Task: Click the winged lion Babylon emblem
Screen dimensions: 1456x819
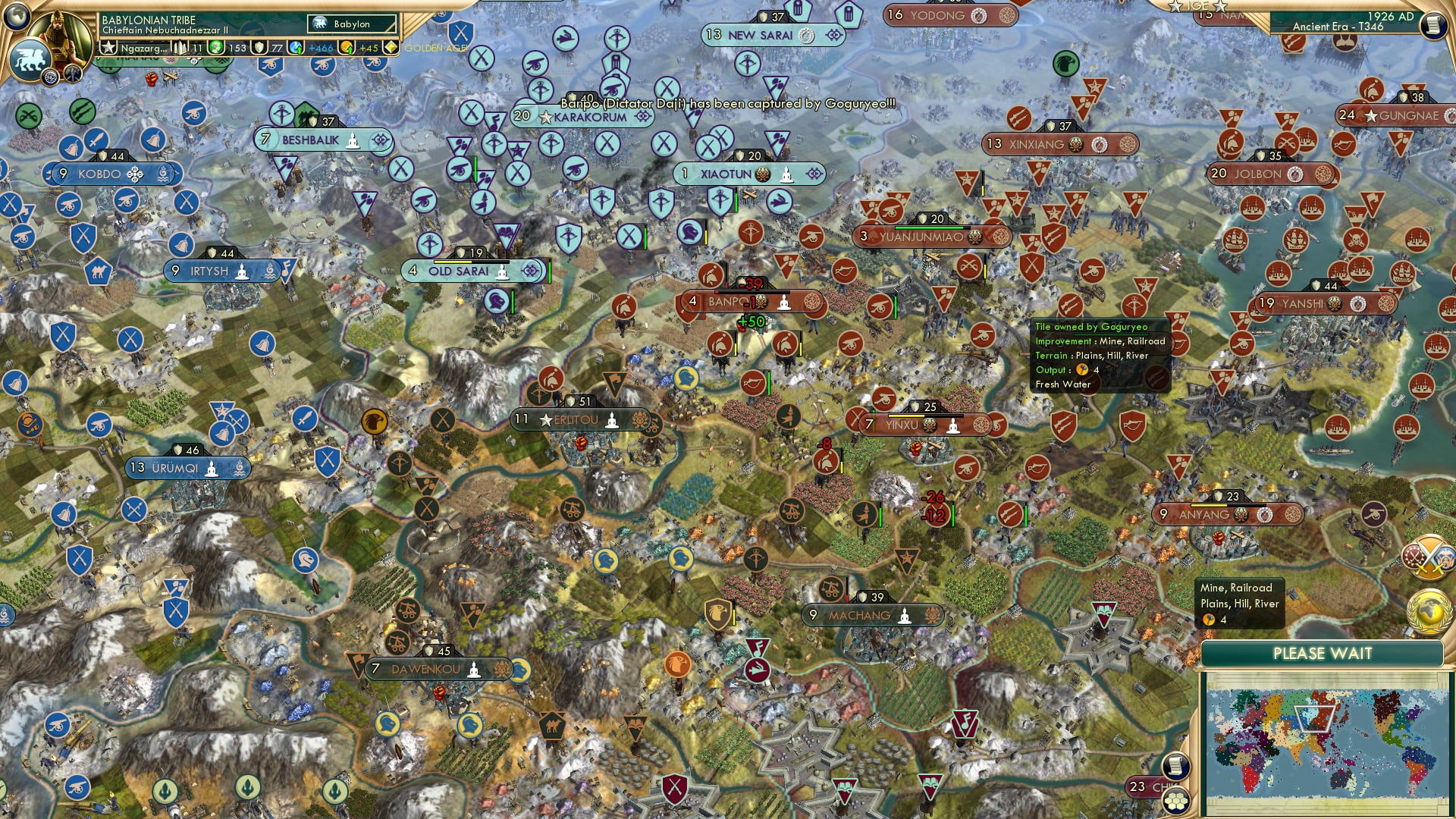Action: [30, 57]
